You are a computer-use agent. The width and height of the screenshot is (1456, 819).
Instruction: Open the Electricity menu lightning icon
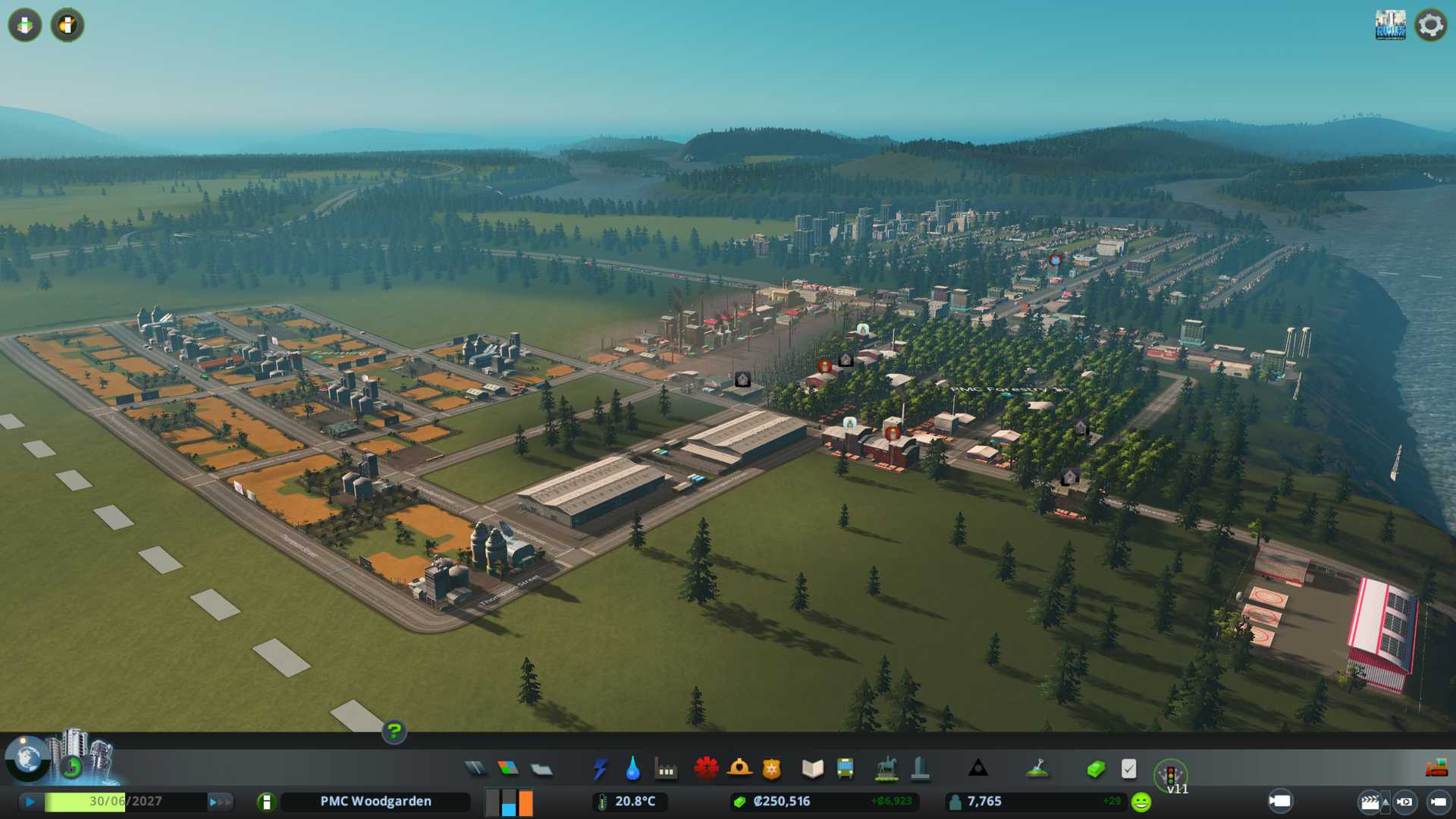point(600,769)
